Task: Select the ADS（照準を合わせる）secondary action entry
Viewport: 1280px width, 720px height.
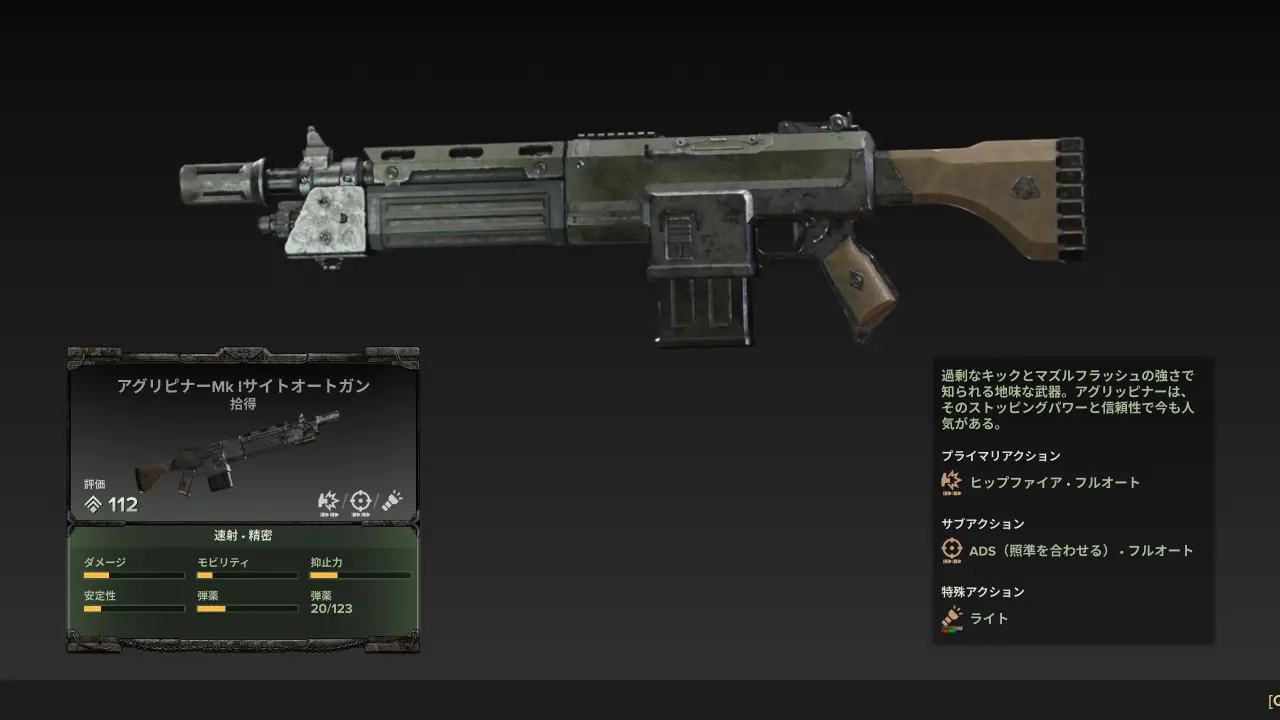Action: [x=1080, y=550]
